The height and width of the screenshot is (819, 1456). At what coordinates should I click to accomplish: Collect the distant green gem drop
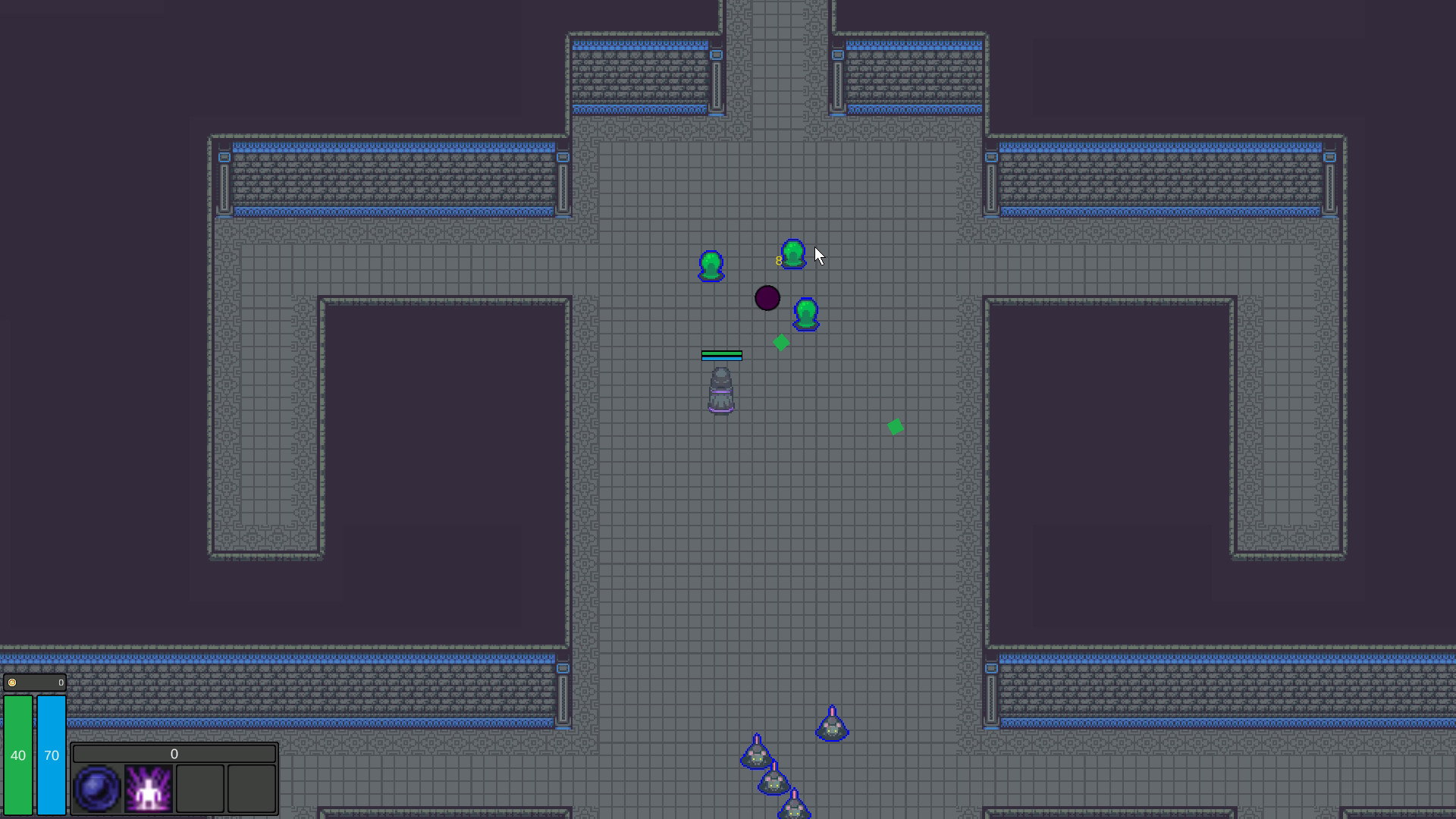895,426
